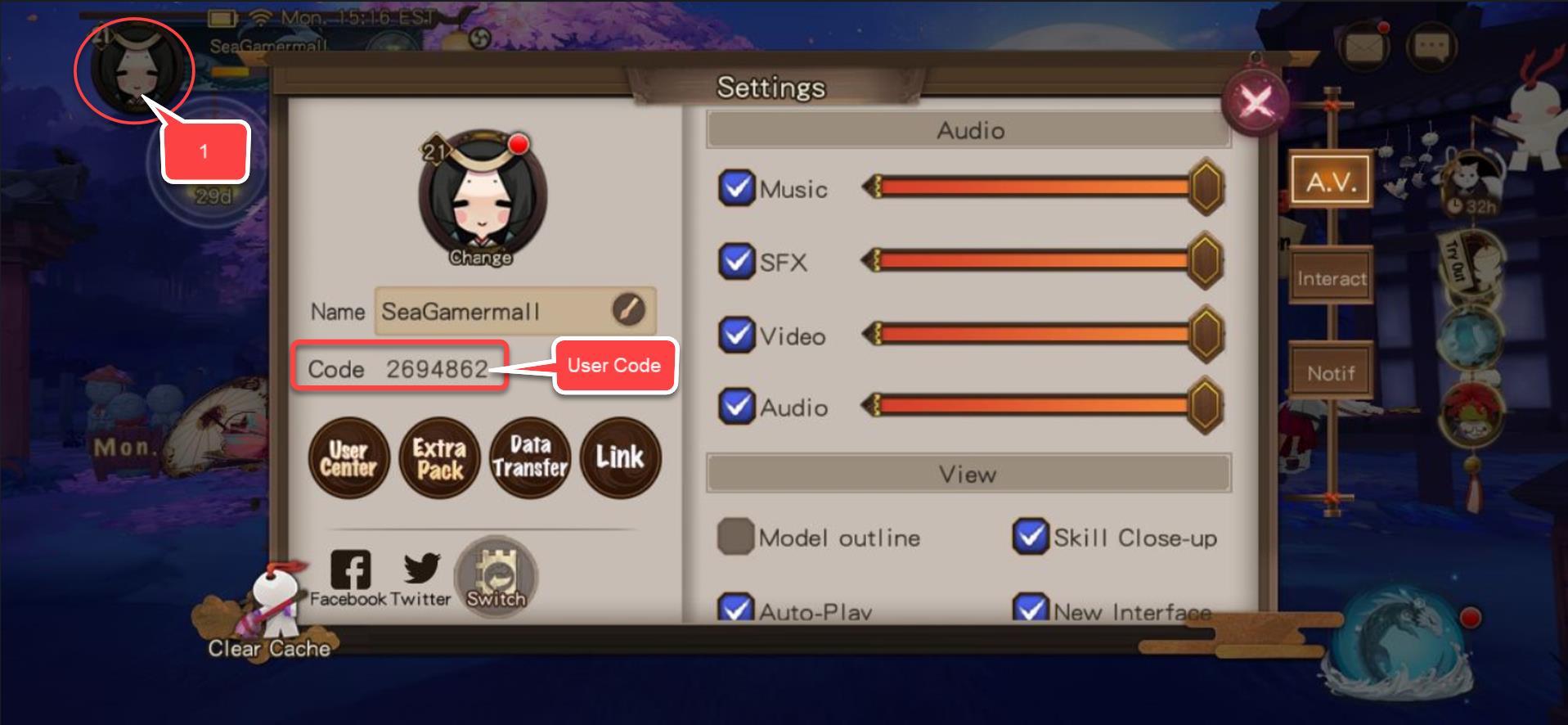Open the Extra Pack menu

coord(439,458)
